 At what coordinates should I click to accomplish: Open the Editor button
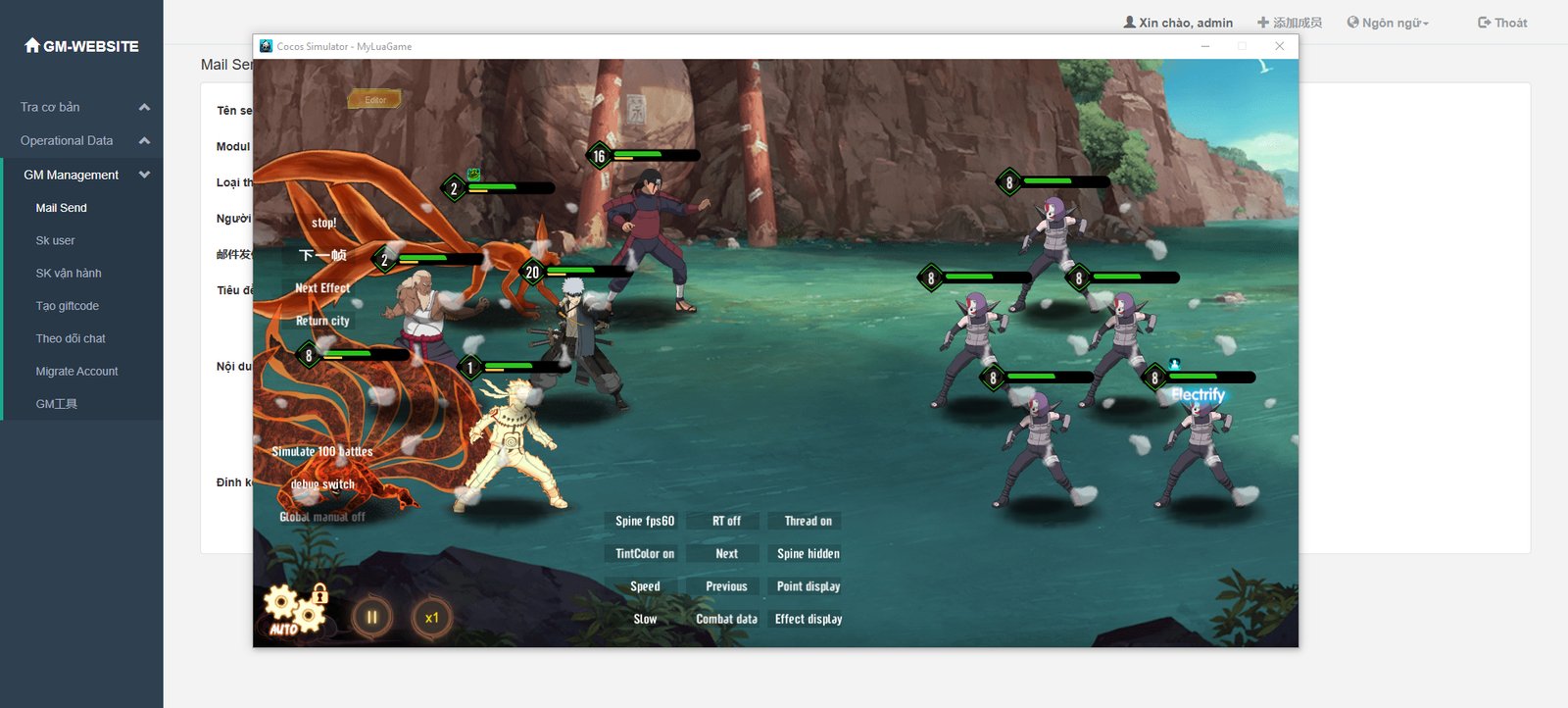[x=375, y=100]
